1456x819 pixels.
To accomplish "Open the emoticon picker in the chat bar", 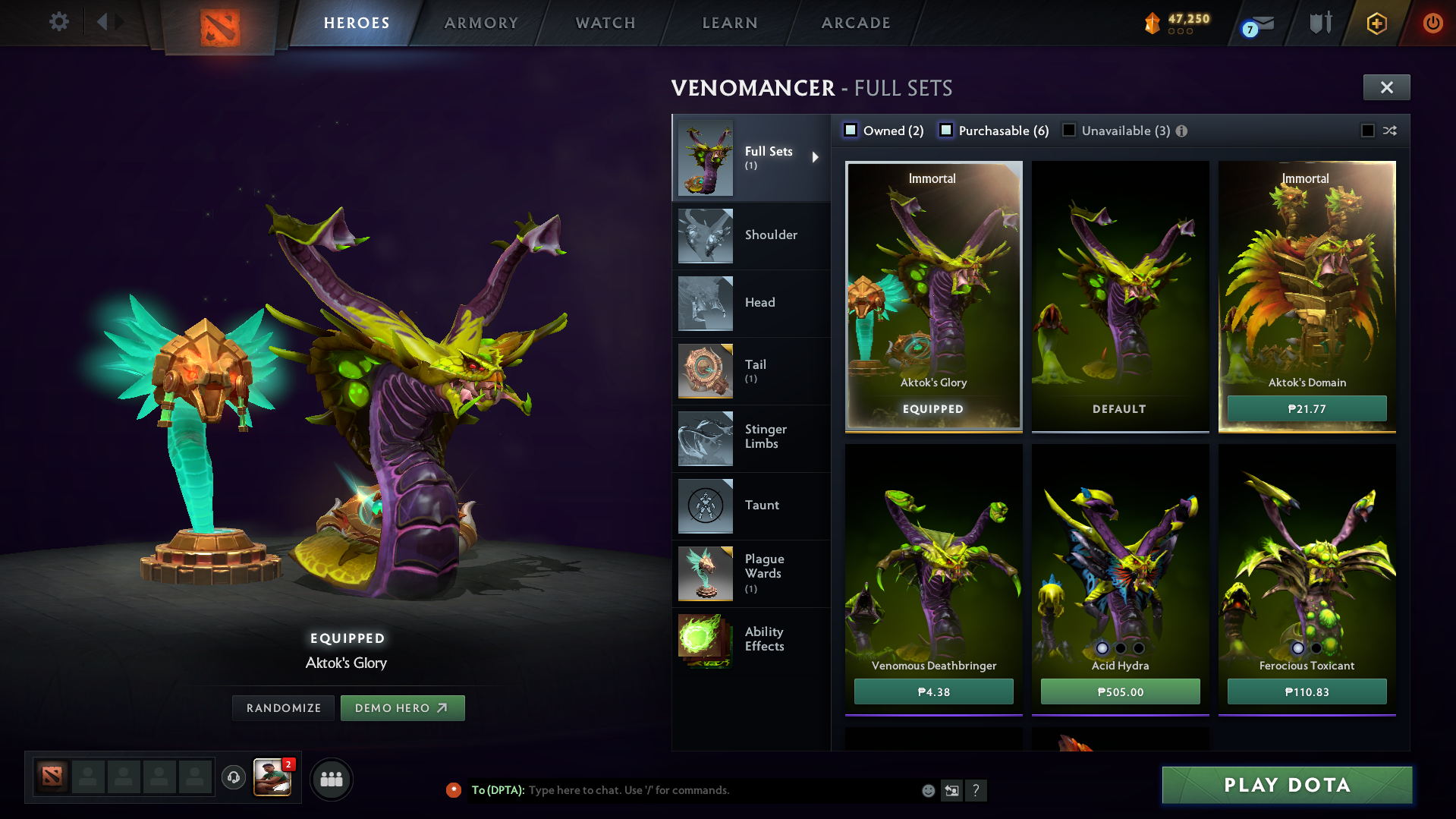I will [927, 790].
